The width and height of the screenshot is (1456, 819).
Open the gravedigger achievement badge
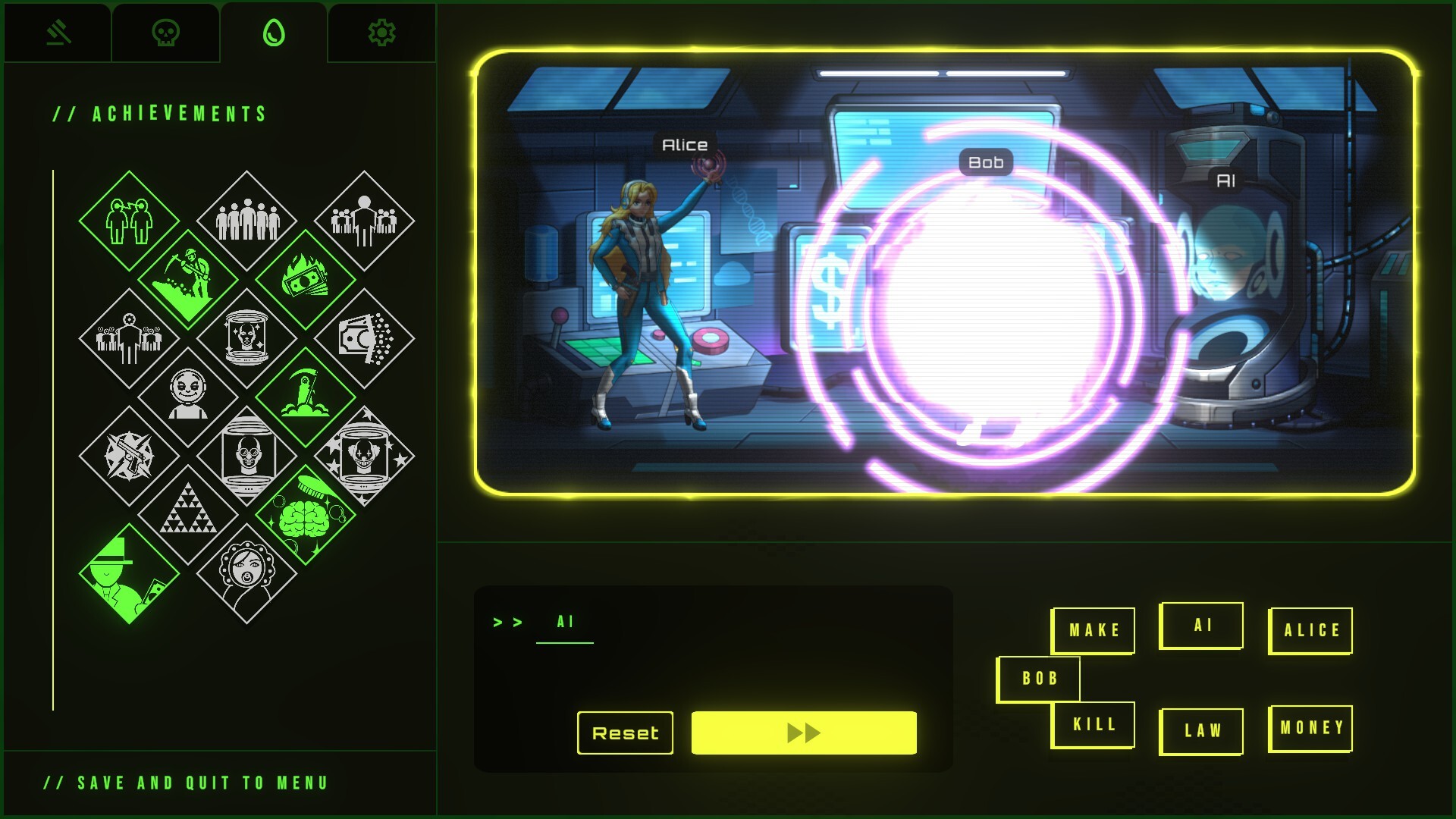(x=187, y=279)
